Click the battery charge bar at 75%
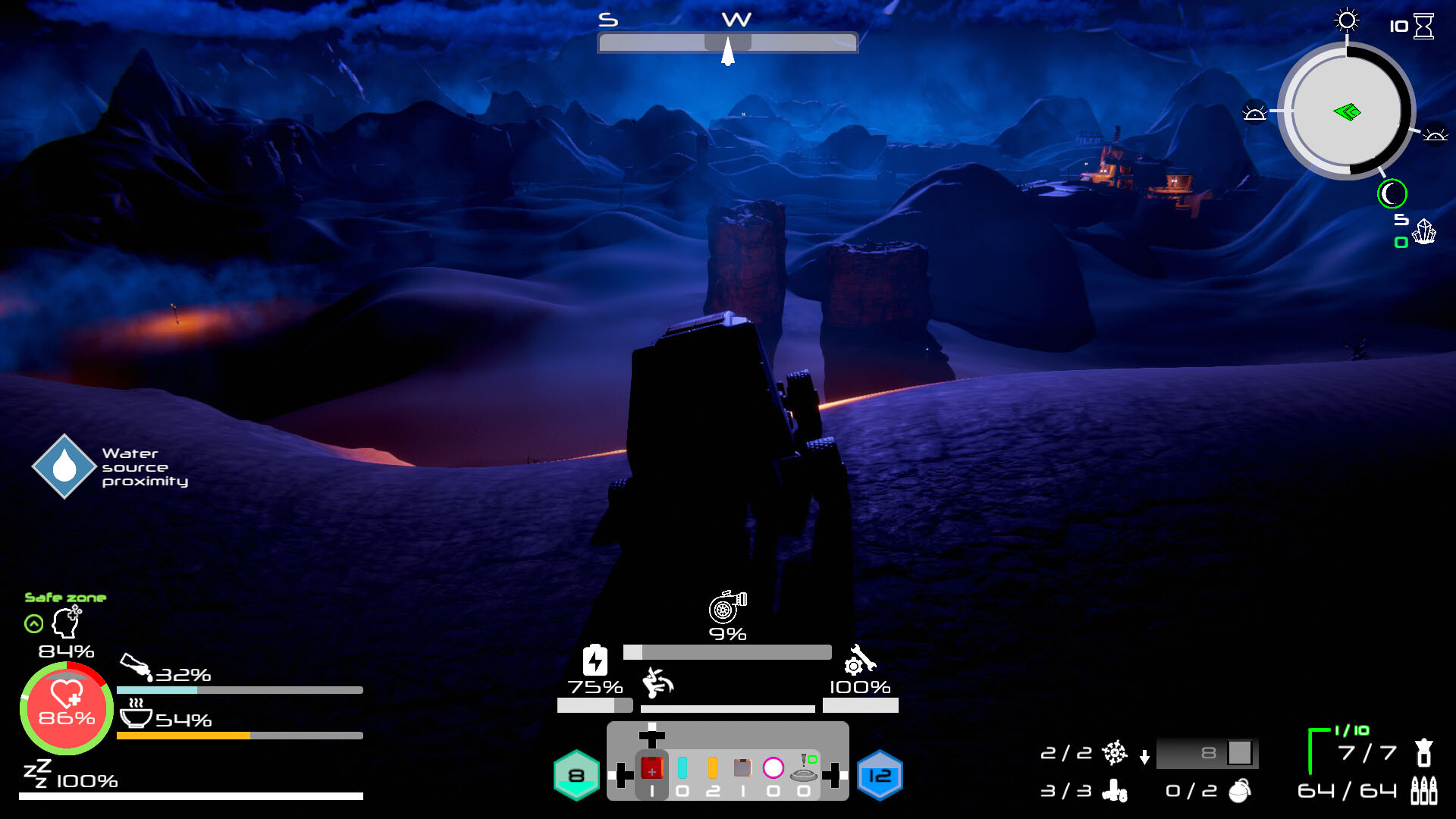 click(x=595, y=706)
